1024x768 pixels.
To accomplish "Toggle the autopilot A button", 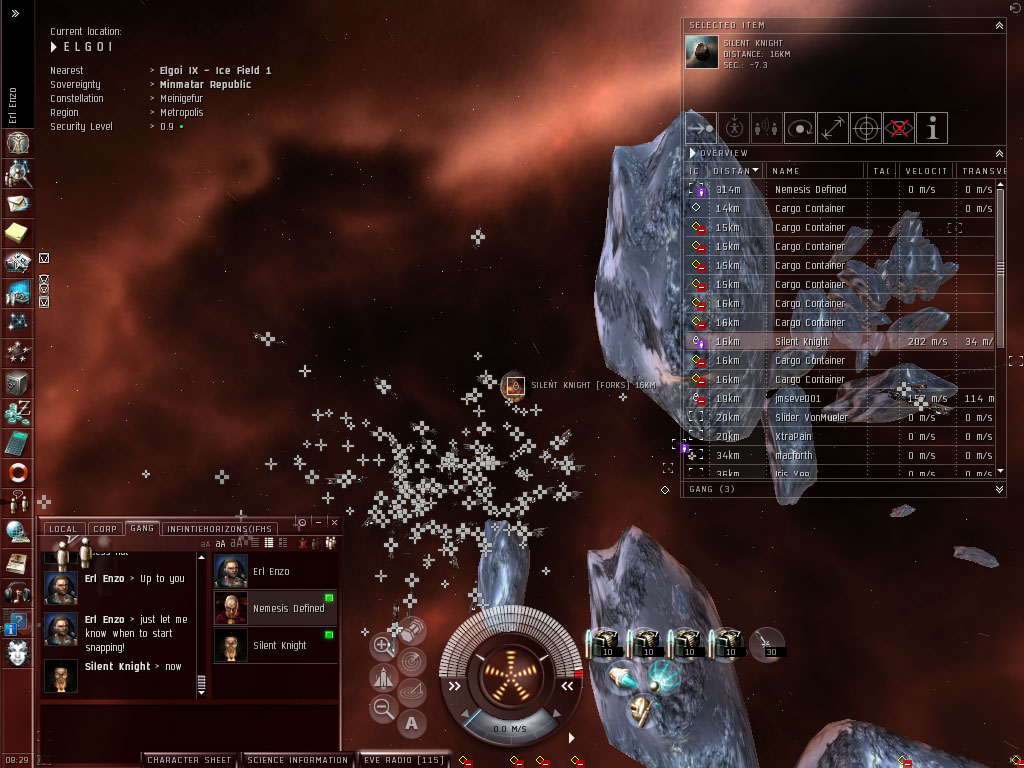I will click(x=411, y=722).
